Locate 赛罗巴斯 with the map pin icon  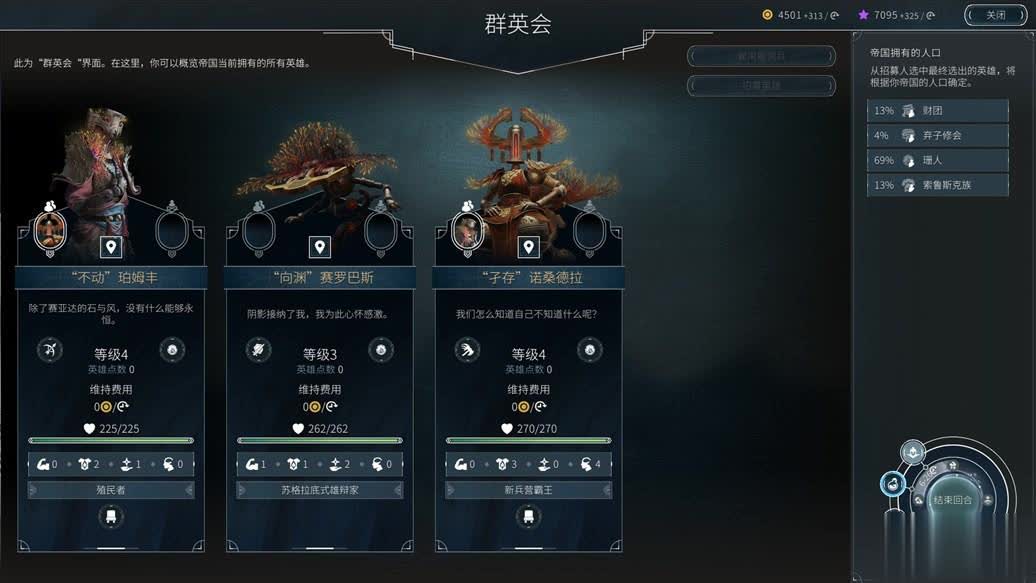[x=319, y=247]
